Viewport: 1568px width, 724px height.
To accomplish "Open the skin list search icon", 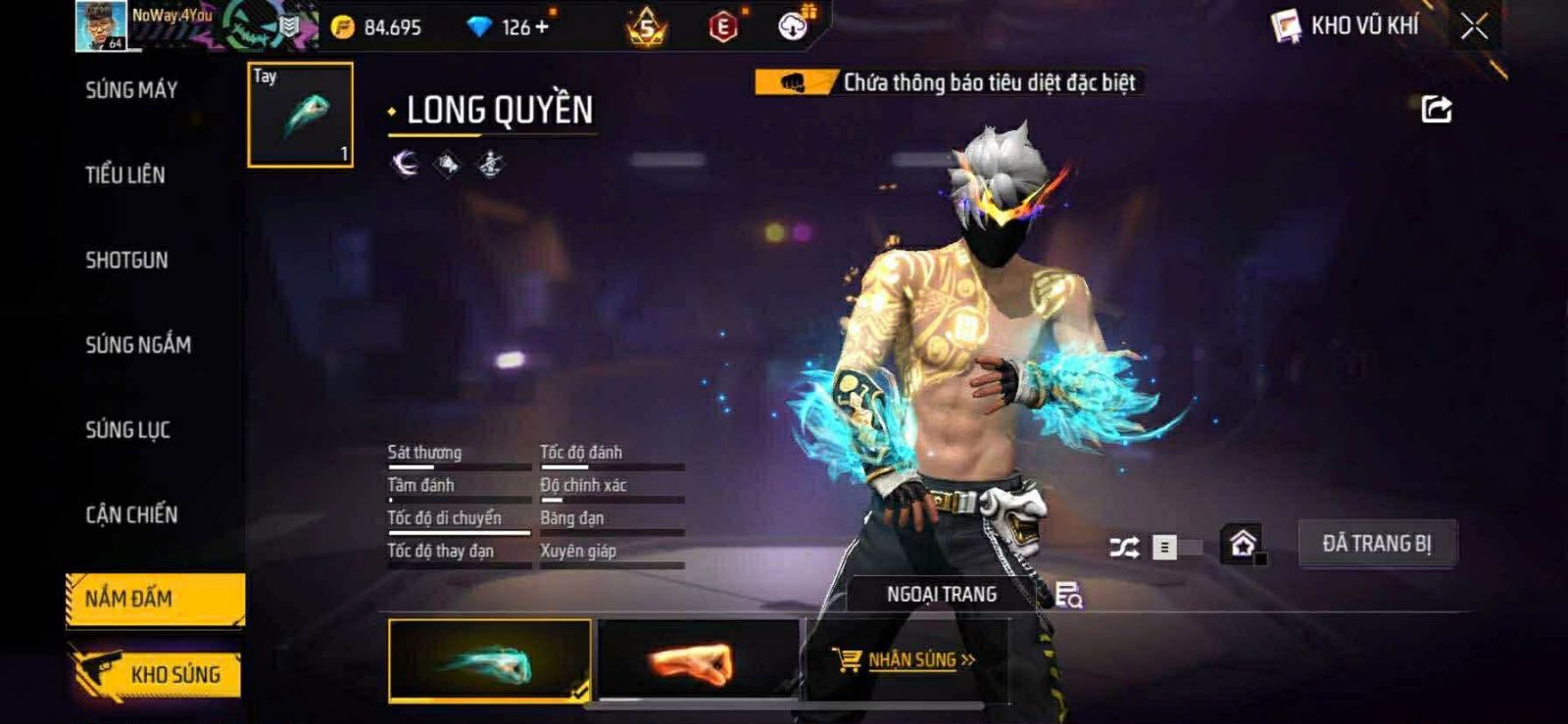I will click(x=1068, y=595).
